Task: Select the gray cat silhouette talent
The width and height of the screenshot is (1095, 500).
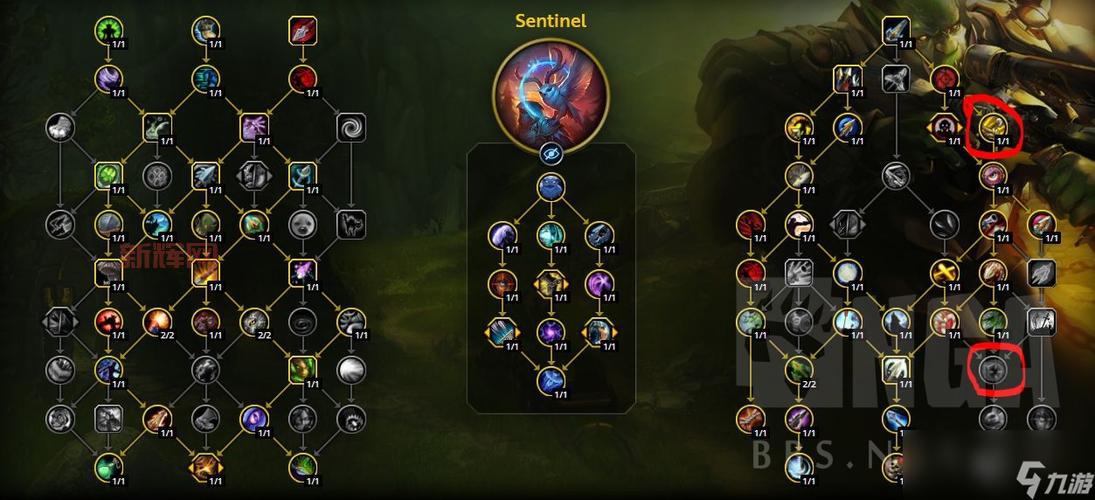Action: 351,224
